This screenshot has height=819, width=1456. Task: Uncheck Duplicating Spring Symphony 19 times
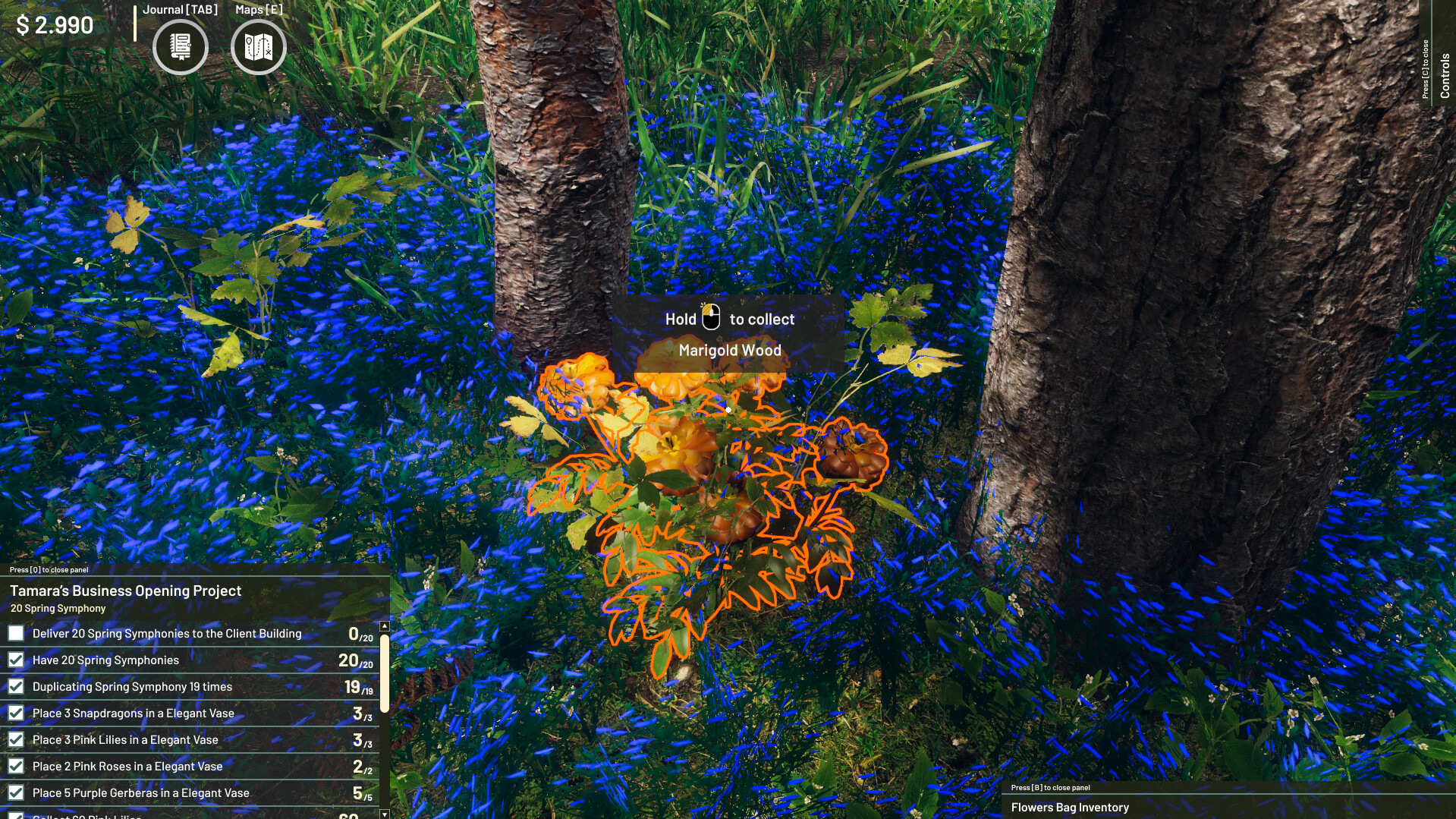[16, 685]
